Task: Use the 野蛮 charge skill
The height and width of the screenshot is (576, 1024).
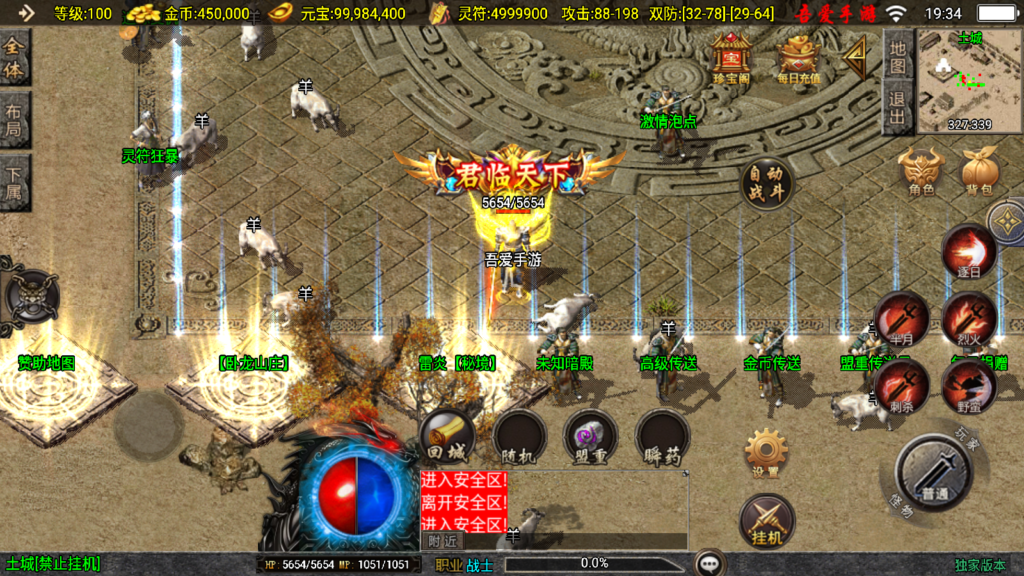Action: [x=968, y=385]
